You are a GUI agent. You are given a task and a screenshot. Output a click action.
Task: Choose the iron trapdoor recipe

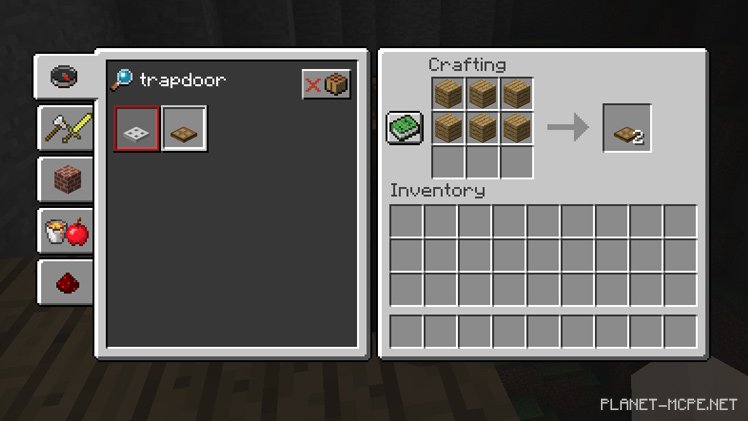tap(136, 129)
